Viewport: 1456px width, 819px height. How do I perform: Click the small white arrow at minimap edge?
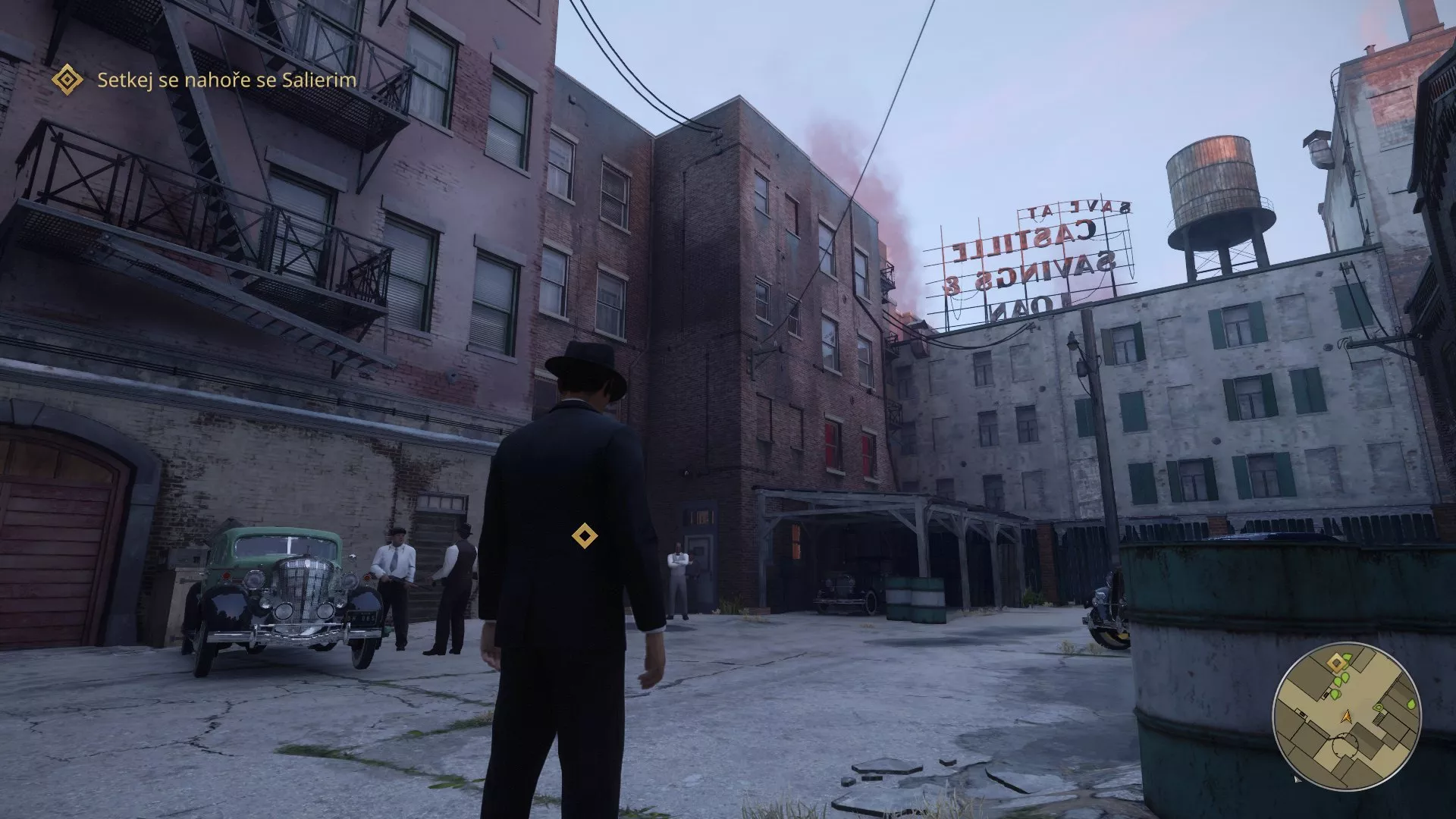(x=1298, y=780)
